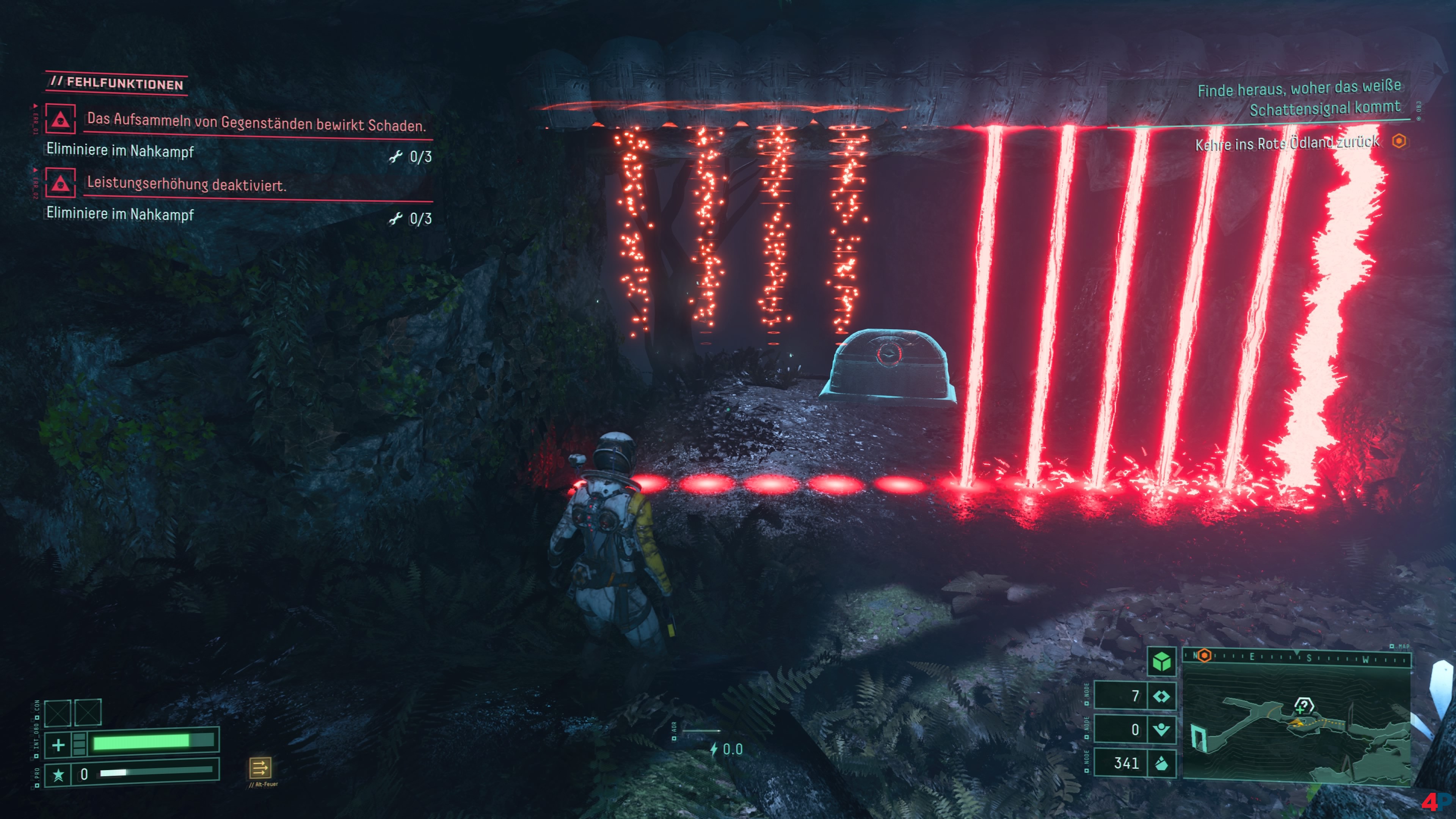Click the downward-triangle resource icon showing 0
Image resolution: width=1456 pixels, height=819 pixels.
[1161, 730]
